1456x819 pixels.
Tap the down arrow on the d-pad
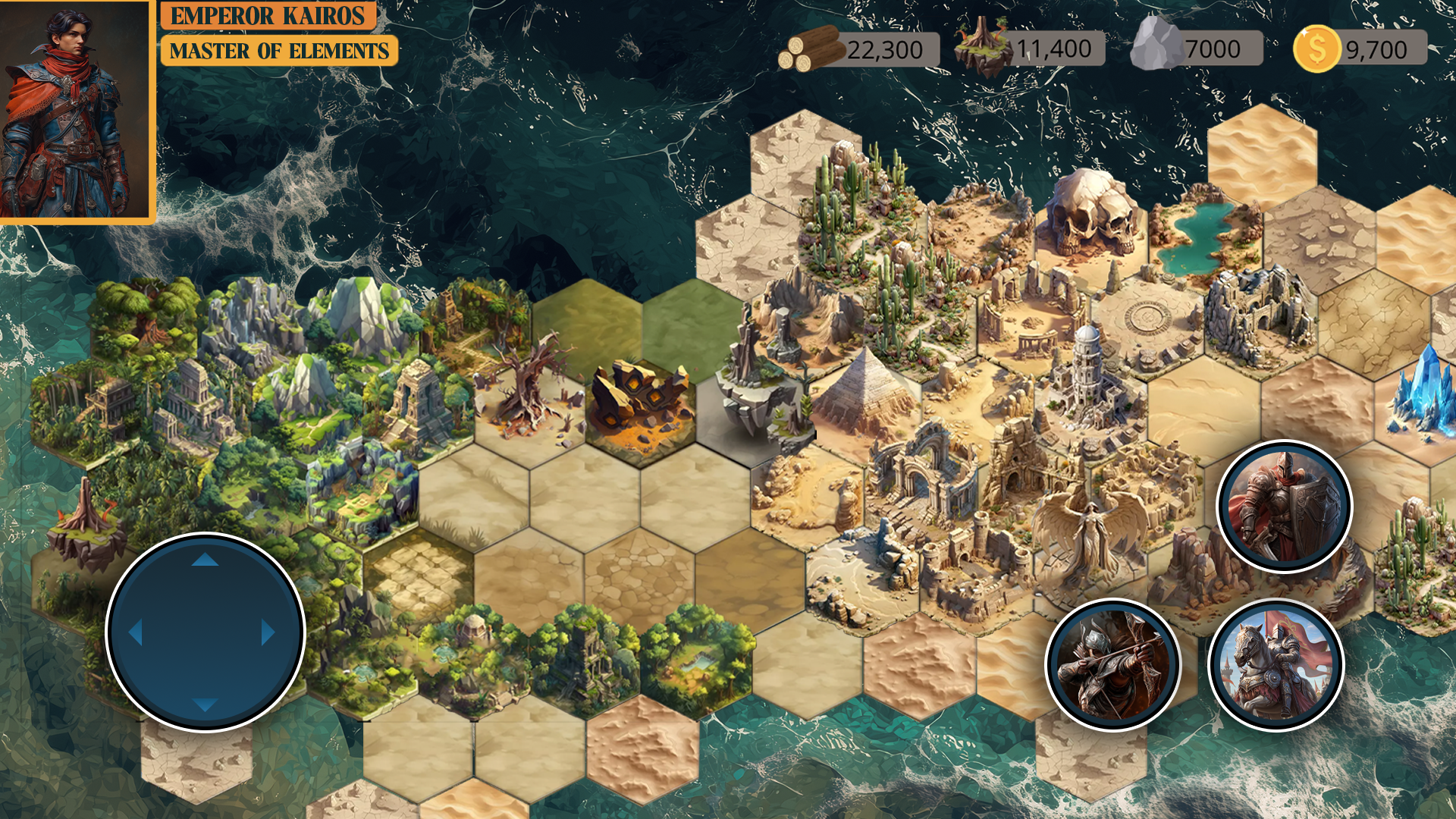[x=205, y=704]
